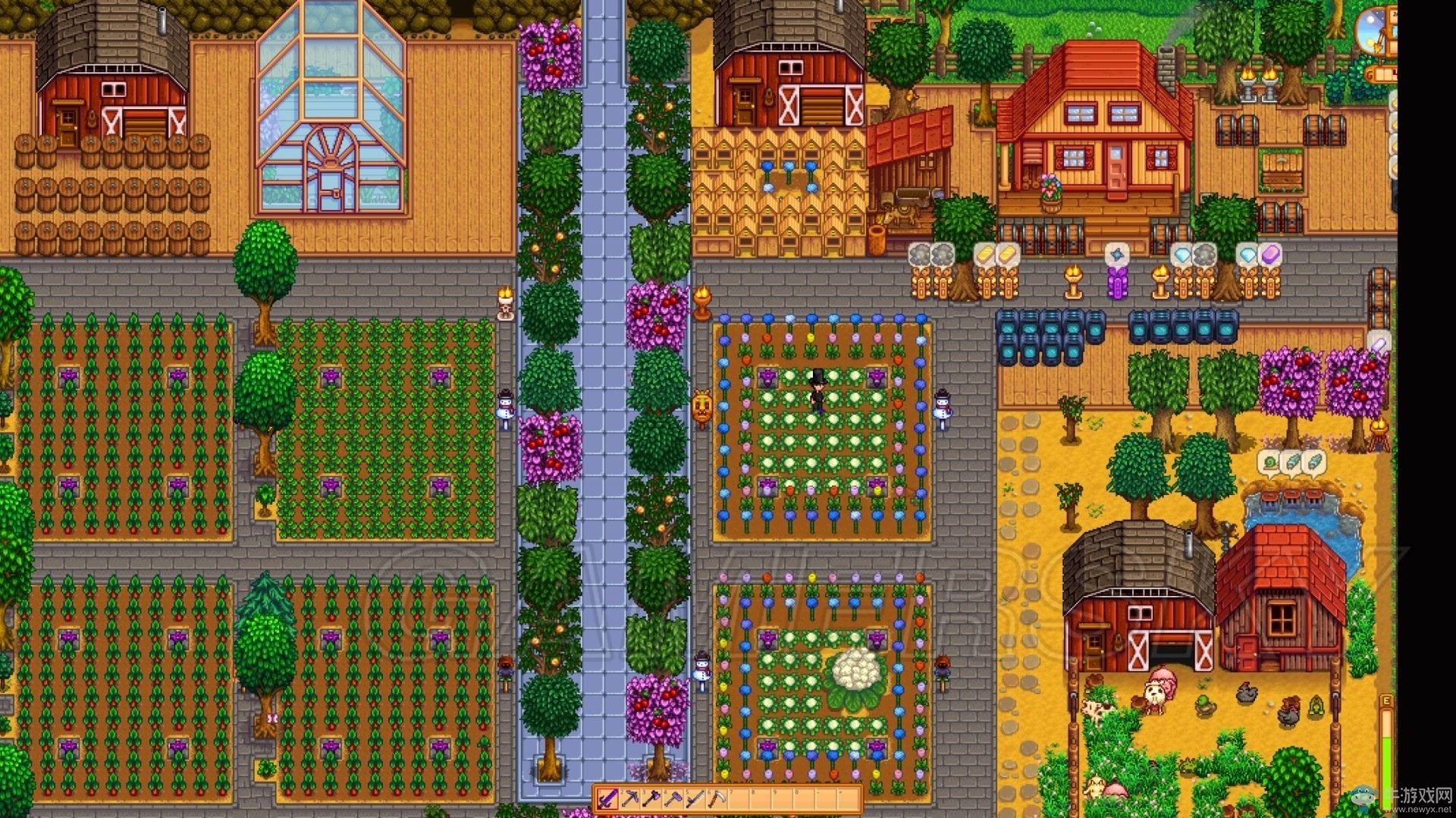The width and height of the screenshot is (1456, 818).
Task: Select the scythe in hotbar slot 5
Action: pos(695,800)
